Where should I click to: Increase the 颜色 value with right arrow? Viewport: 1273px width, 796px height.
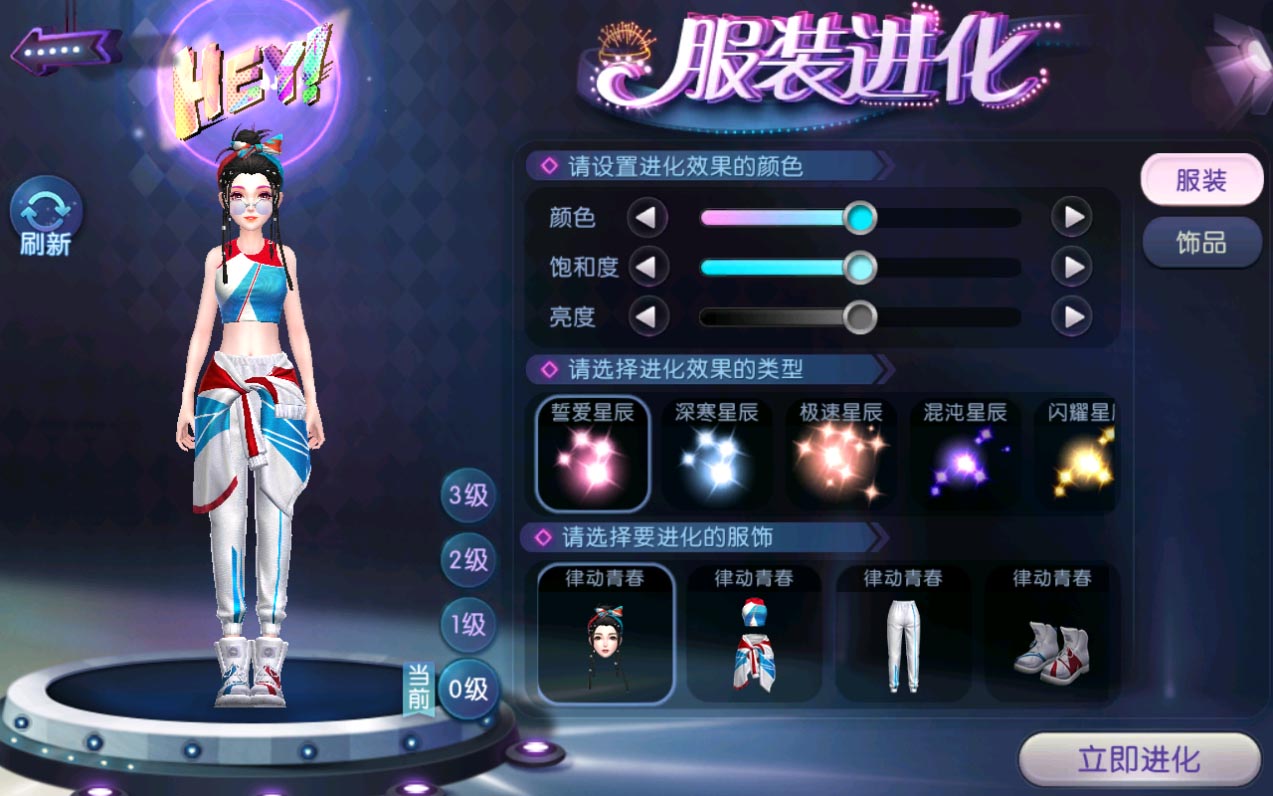(1072, 217)
